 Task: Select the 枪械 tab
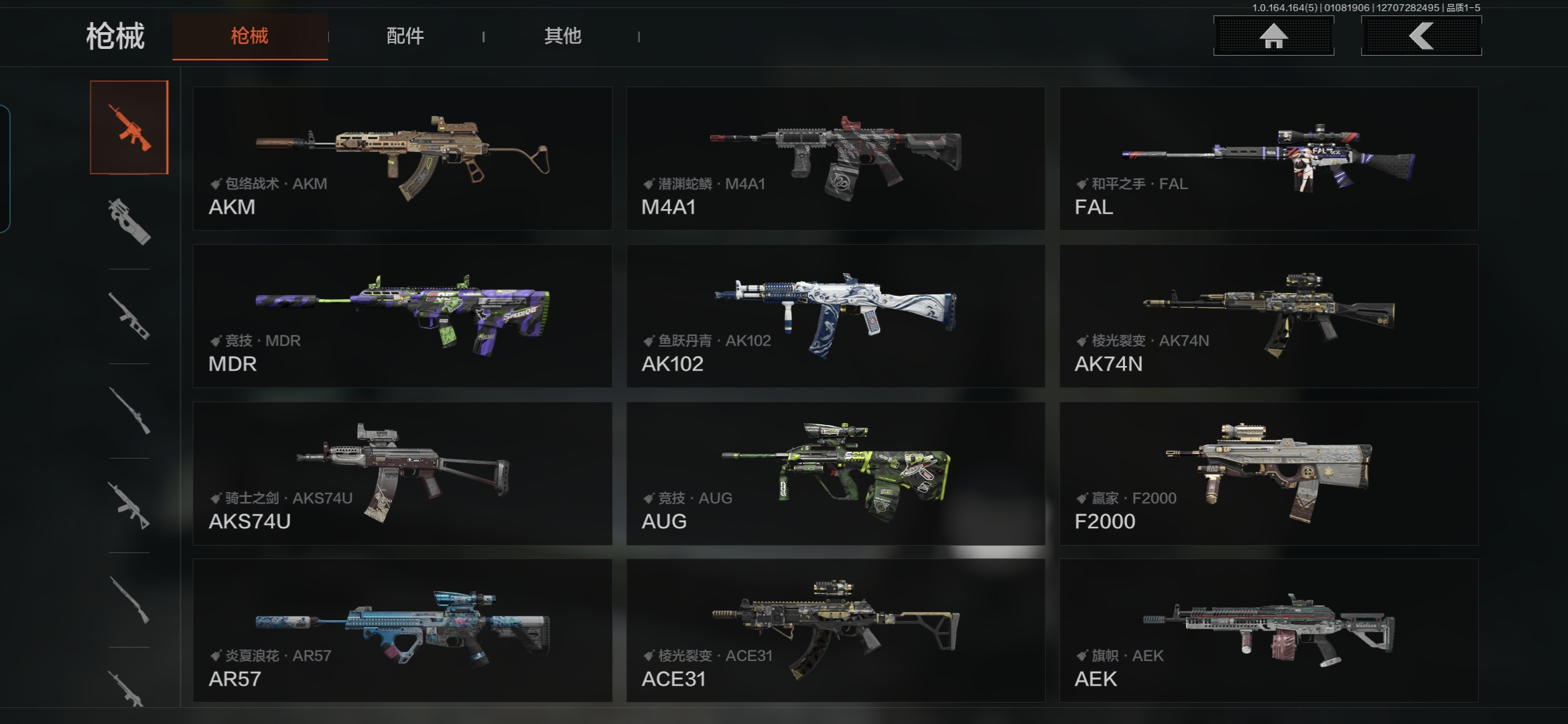tap(250, 36)
